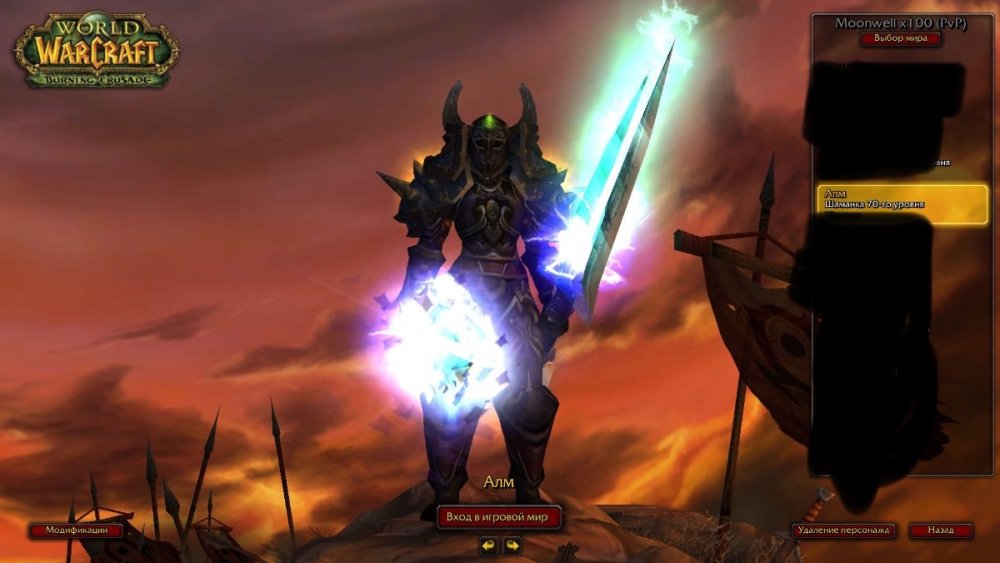The height and width of the screenshot is (563, 1000).
Task: Open the Выбор мира realm selection
Action: 900,39
